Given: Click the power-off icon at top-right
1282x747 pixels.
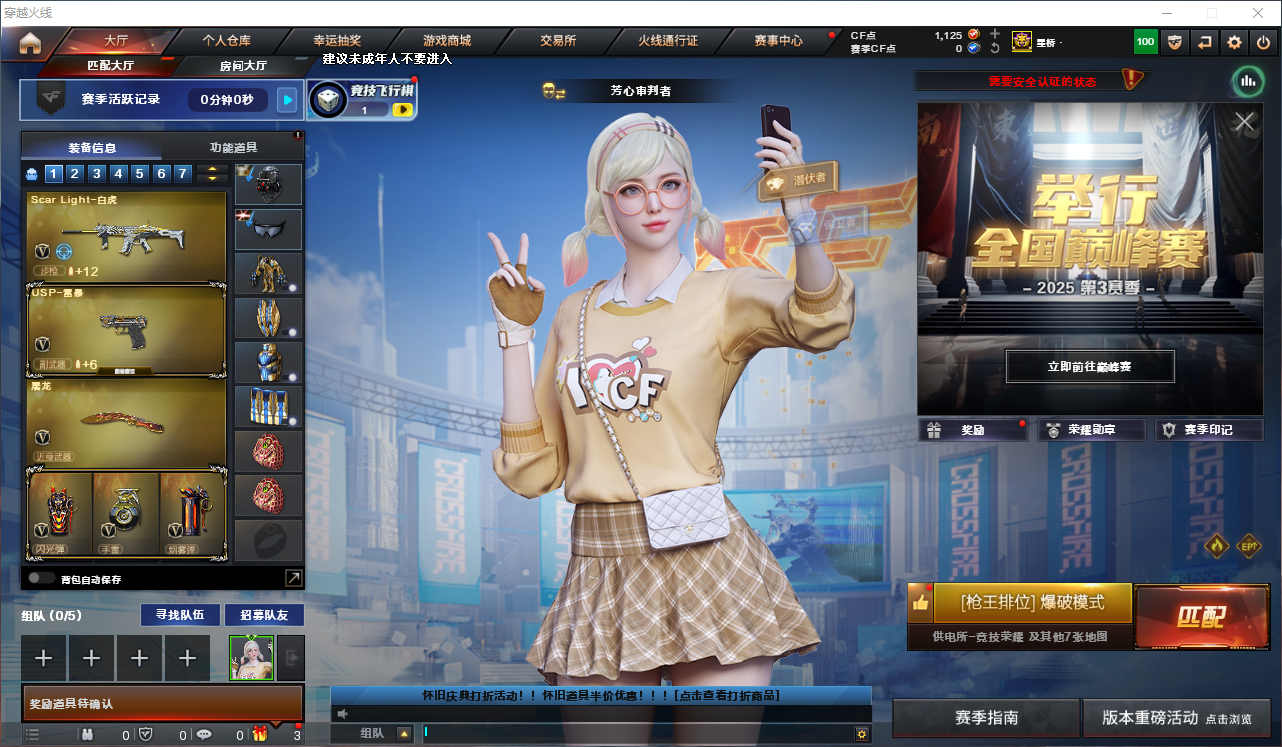Looking at the screenshot, I should 1264,42.
